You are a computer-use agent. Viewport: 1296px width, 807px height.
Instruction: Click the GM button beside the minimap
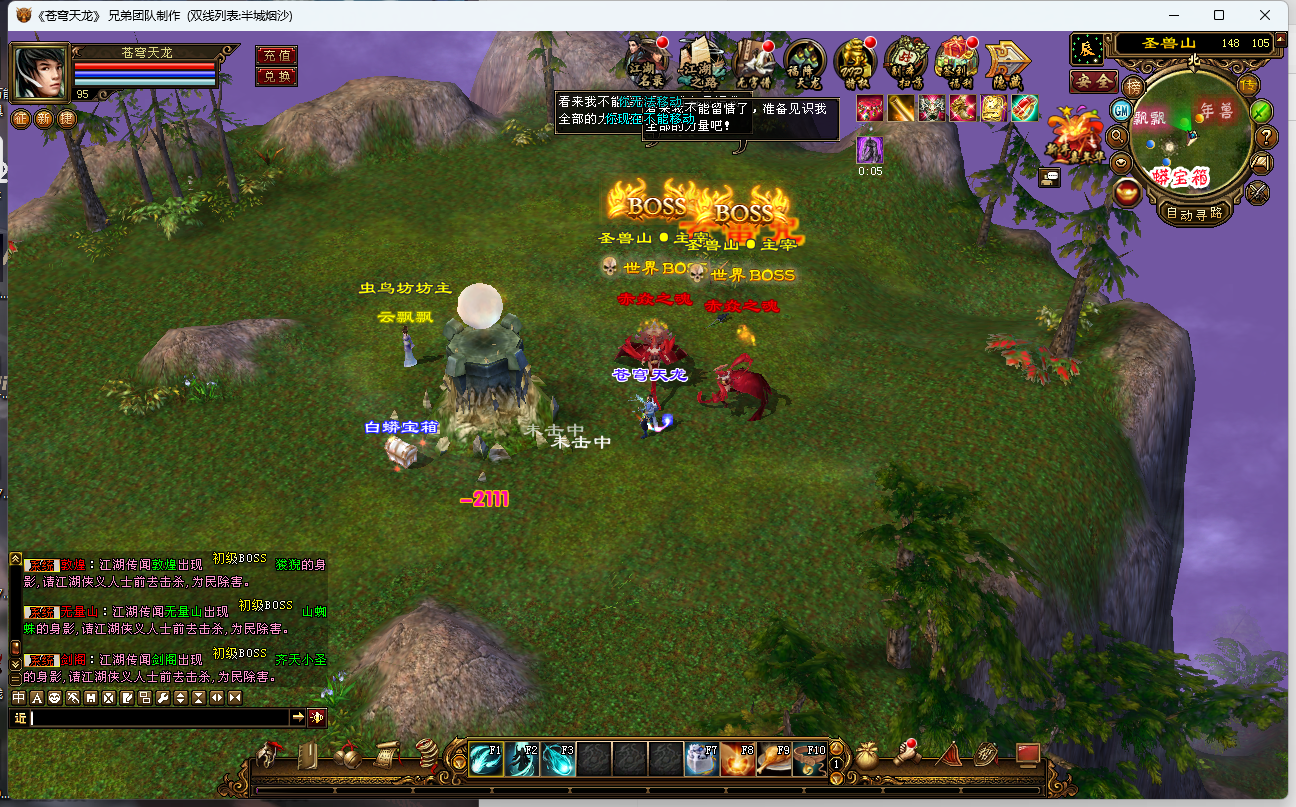tap(1121, 109)
